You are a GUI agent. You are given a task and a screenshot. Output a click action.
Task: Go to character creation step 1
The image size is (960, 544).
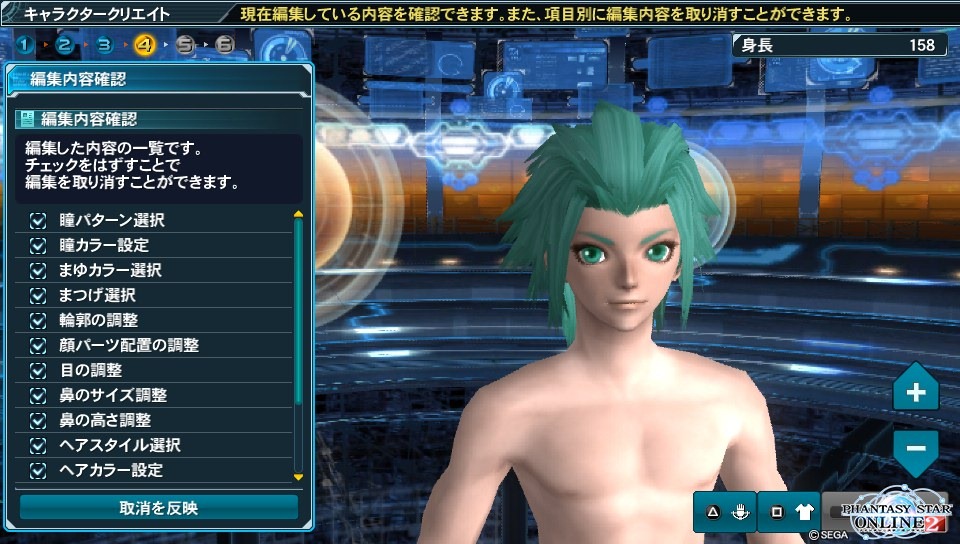(24, 44)
